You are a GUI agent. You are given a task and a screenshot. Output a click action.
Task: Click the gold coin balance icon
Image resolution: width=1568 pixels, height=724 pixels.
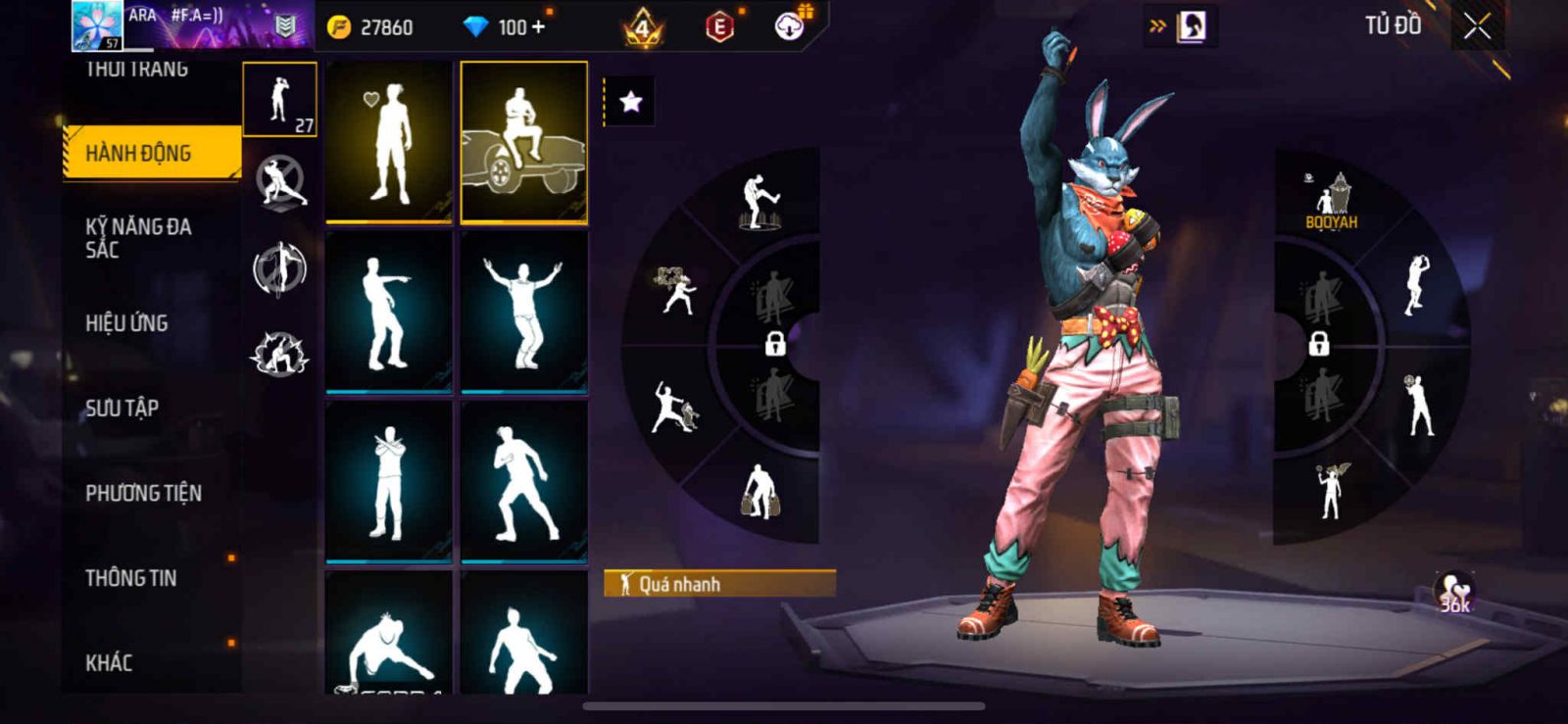click(x=339, y=27)
